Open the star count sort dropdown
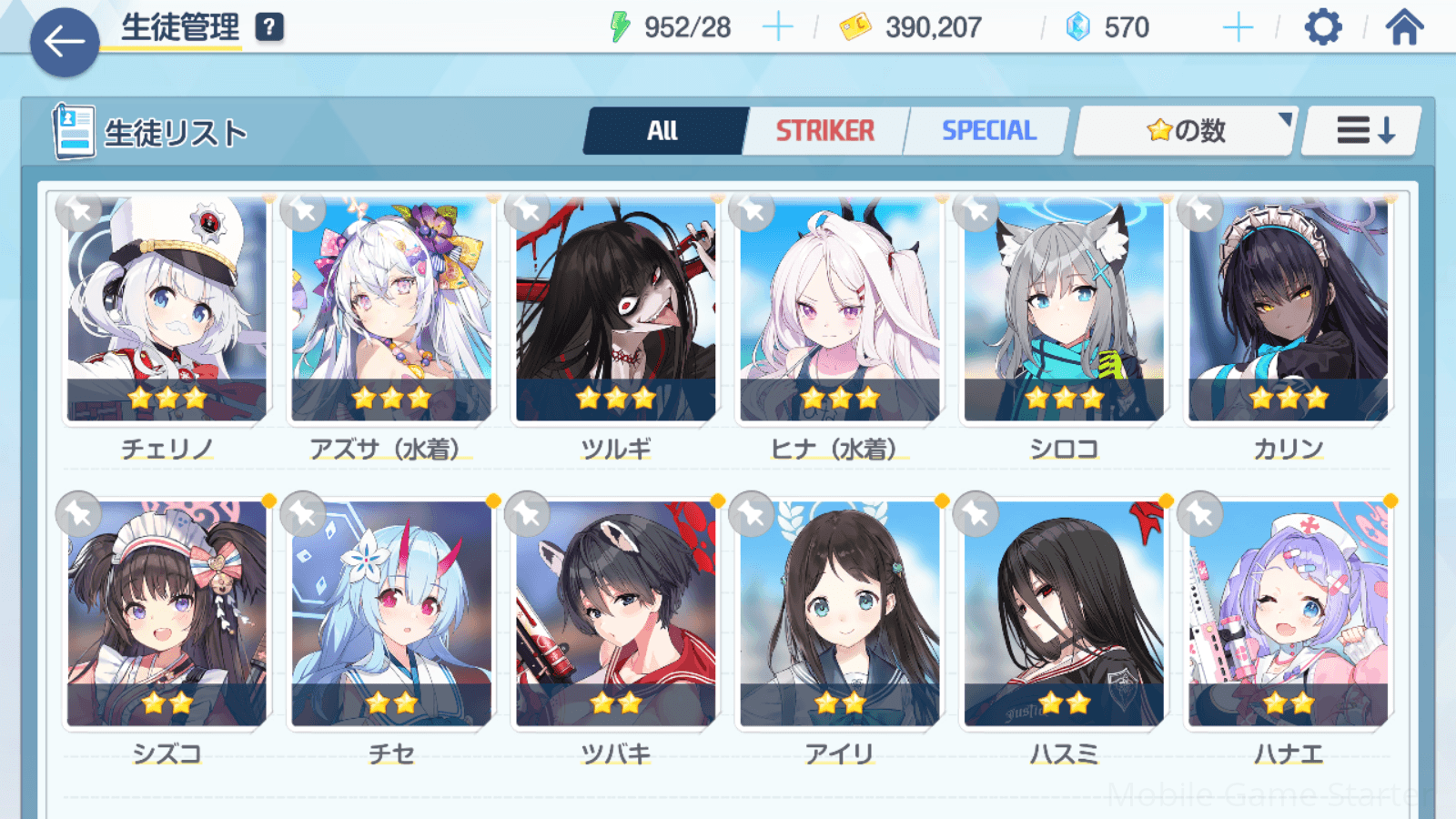 pos(1185,131)
